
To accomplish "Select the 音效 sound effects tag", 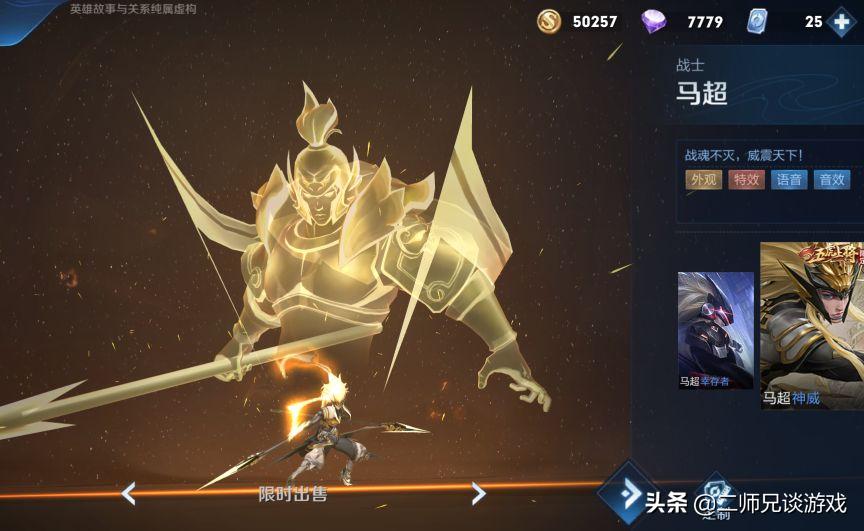I will pyautogui.click(x=832, y=180).
